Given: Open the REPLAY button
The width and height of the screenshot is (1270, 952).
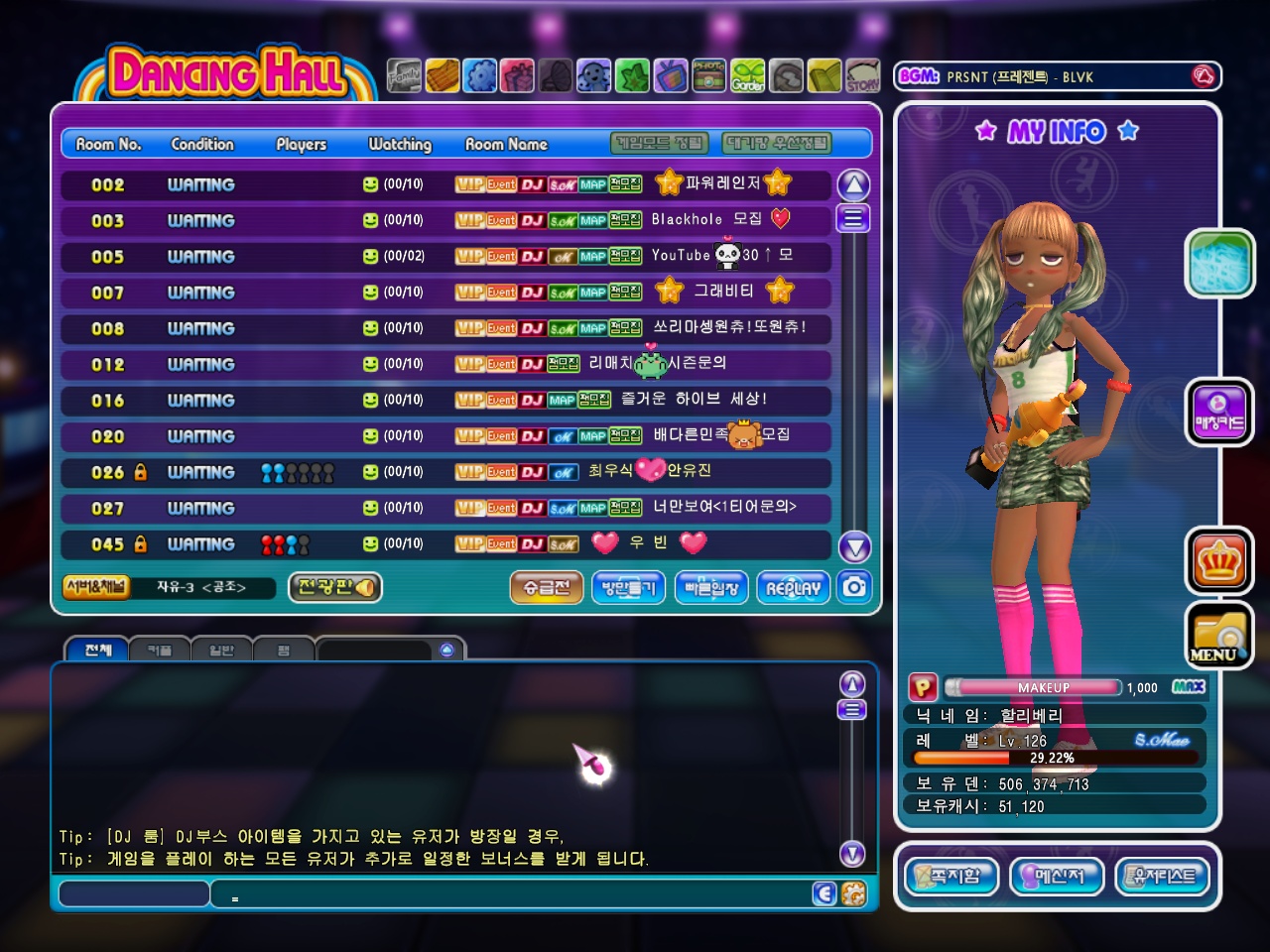Looking at the screenshot, I should click(x=793, y=588).
